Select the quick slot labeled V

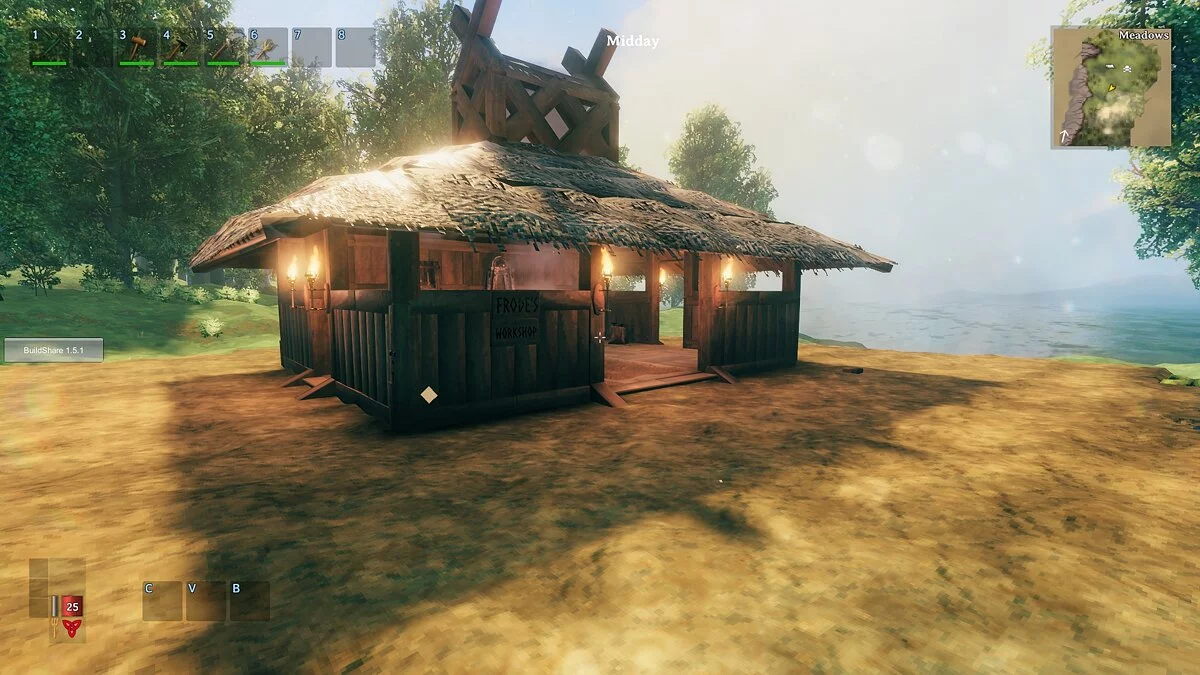[206, 601]
